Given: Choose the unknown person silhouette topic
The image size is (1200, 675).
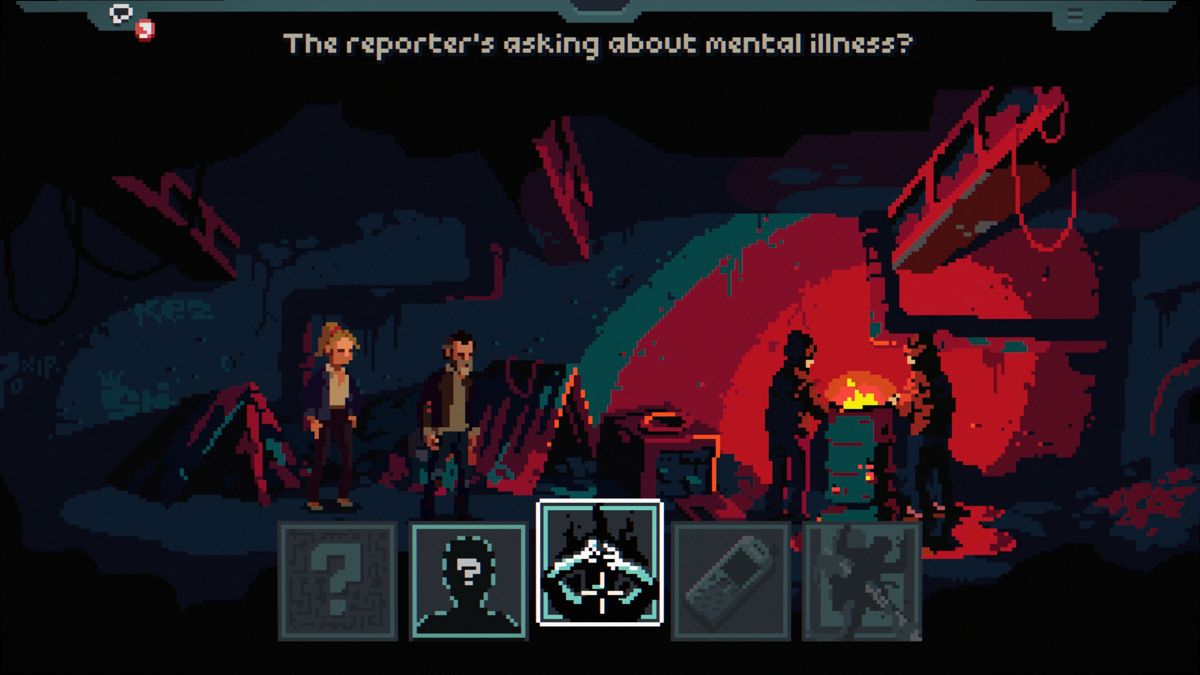Looking at the screenshot, I should click(x=469, y=580).
